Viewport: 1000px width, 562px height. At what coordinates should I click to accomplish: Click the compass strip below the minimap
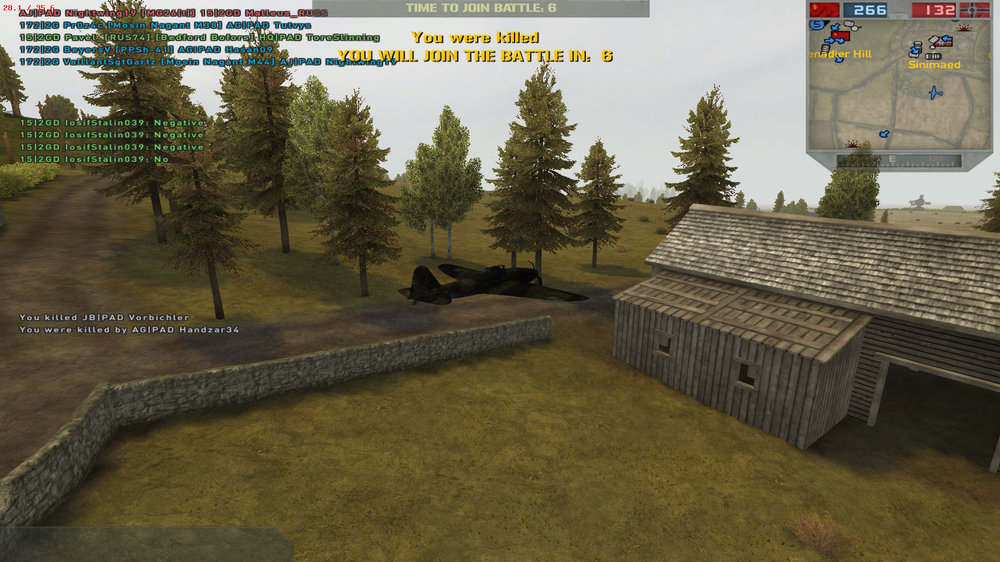(x=899, y=160)
